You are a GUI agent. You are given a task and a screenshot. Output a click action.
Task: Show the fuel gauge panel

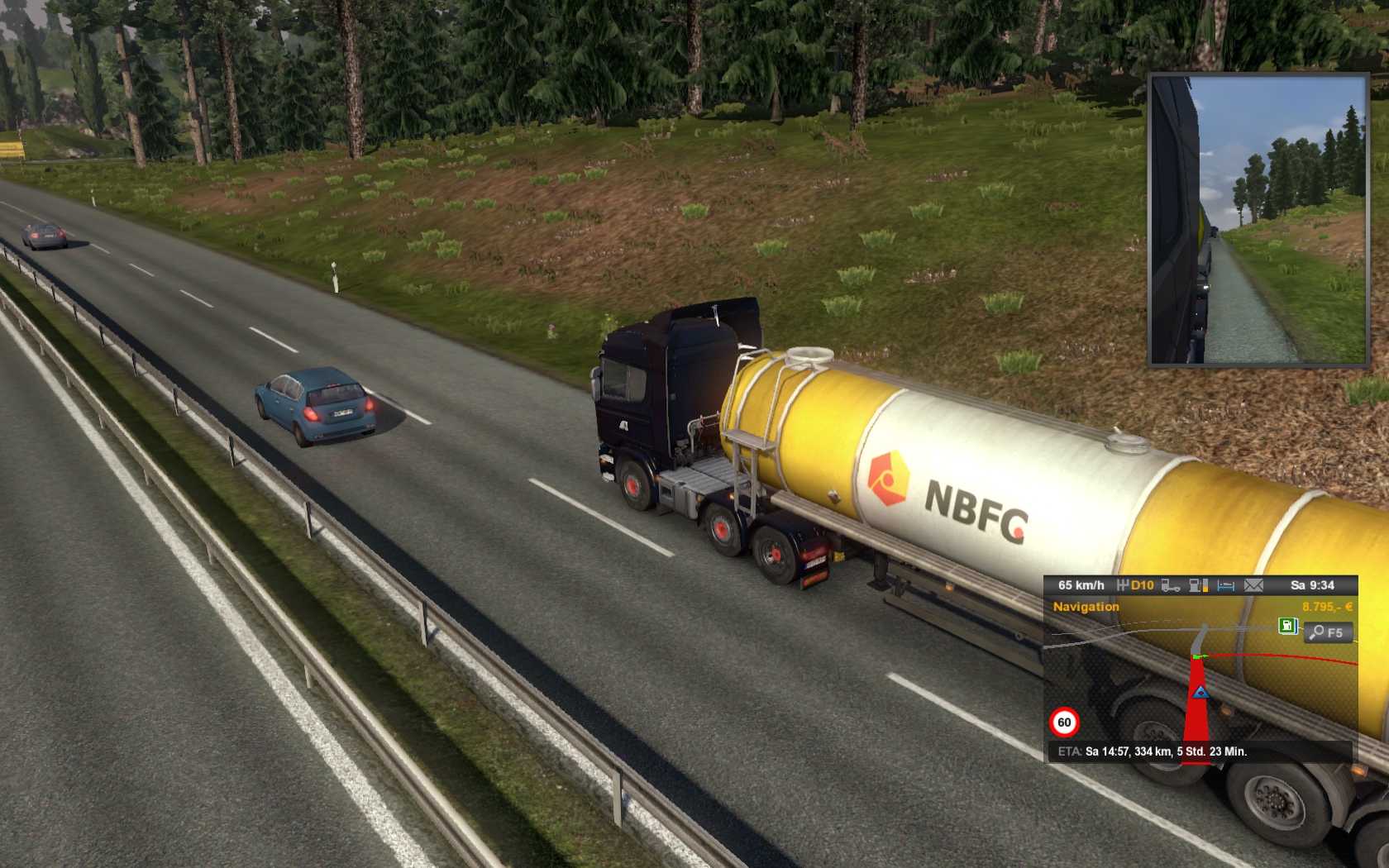pyautogui.click(x=1198, y=585)
